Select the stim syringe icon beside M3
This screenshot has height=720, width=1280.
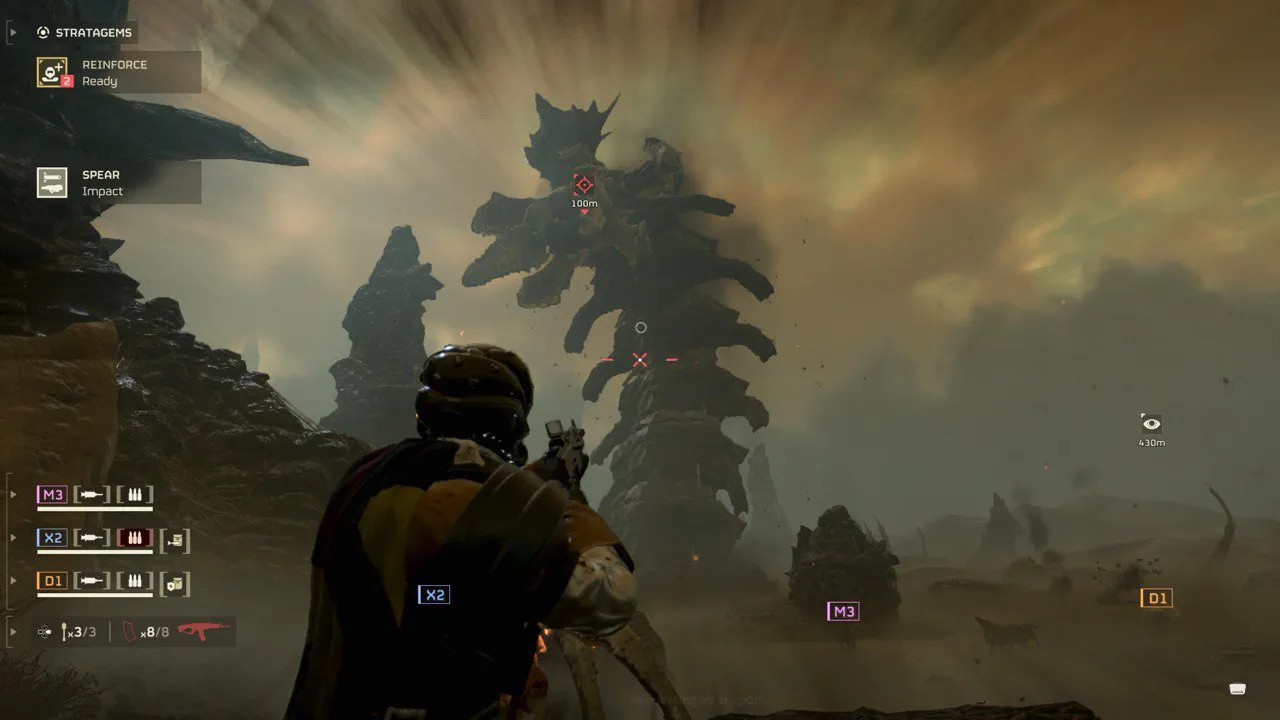coord(92,493)
